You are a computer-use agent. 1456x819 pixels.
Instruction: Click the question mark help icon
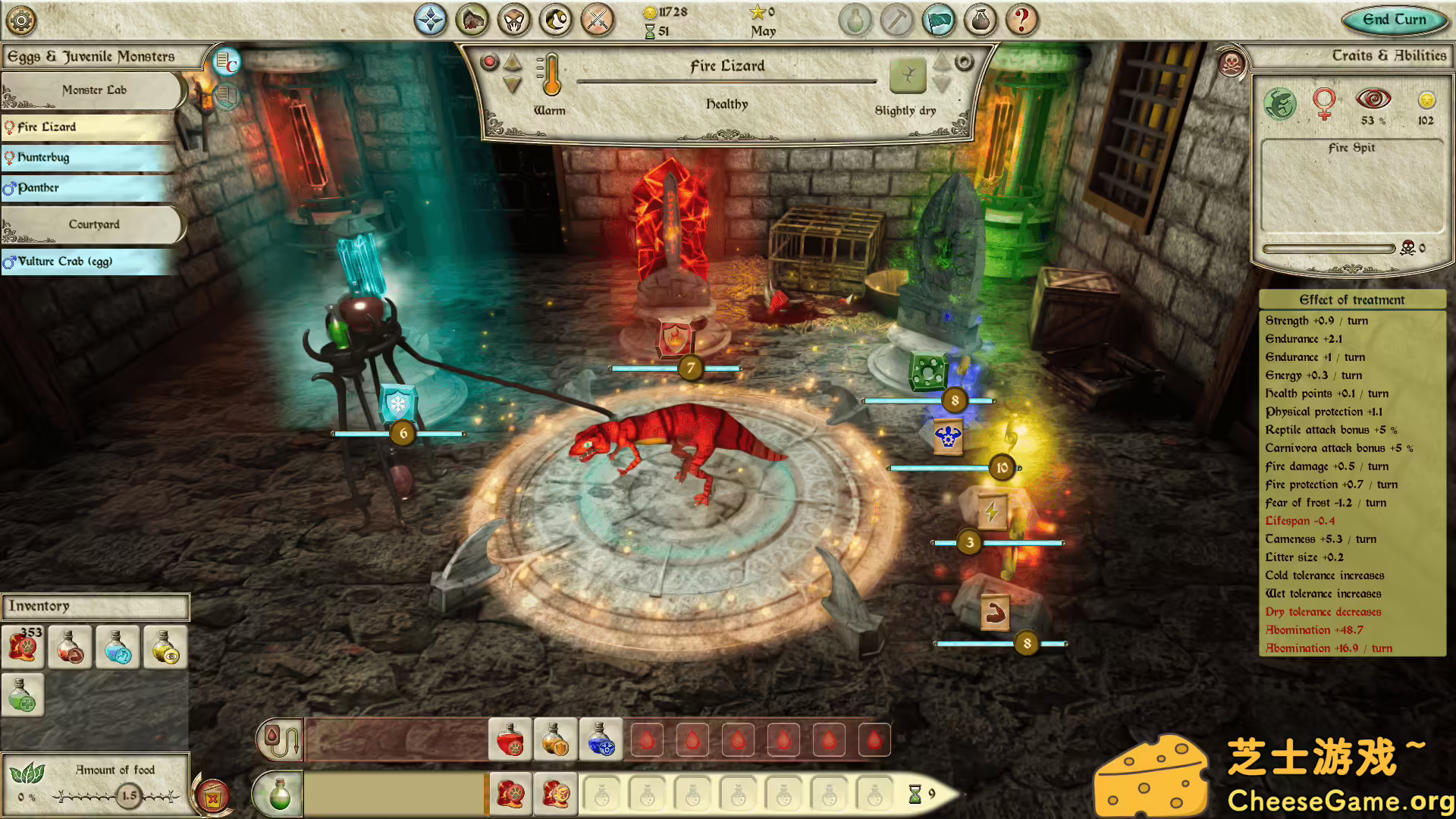coord(1021,20)
